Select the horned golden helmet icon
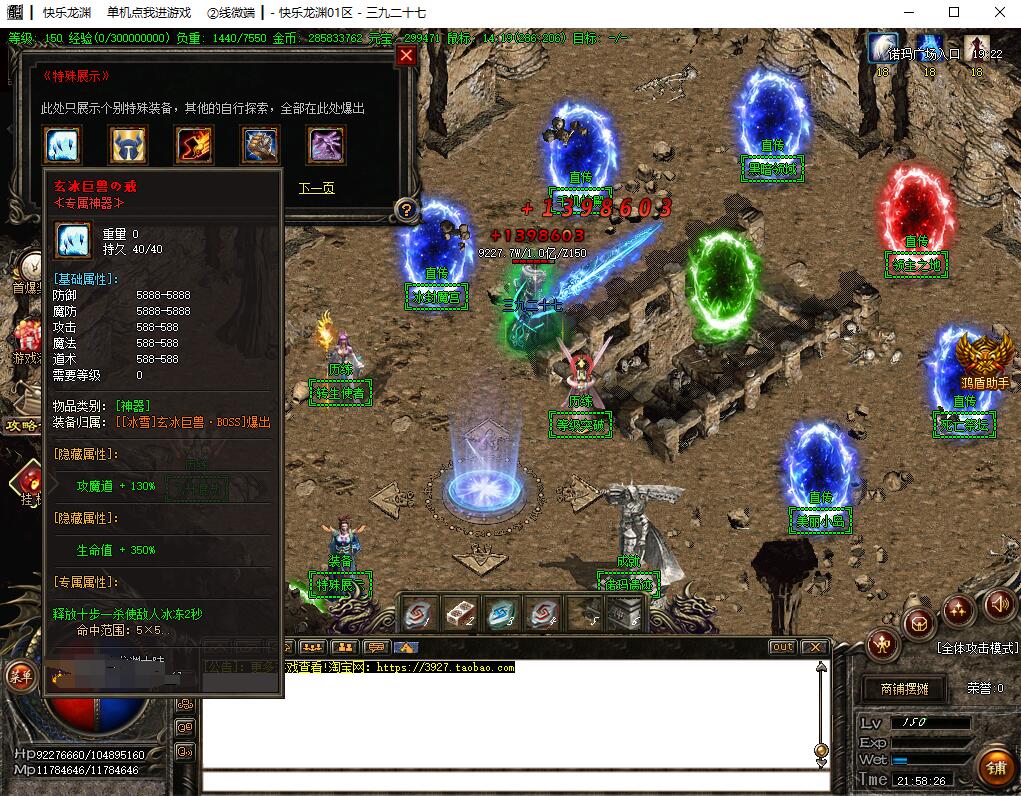The image size is (1021, 796). pyautogui.click(x=128, y=146)
